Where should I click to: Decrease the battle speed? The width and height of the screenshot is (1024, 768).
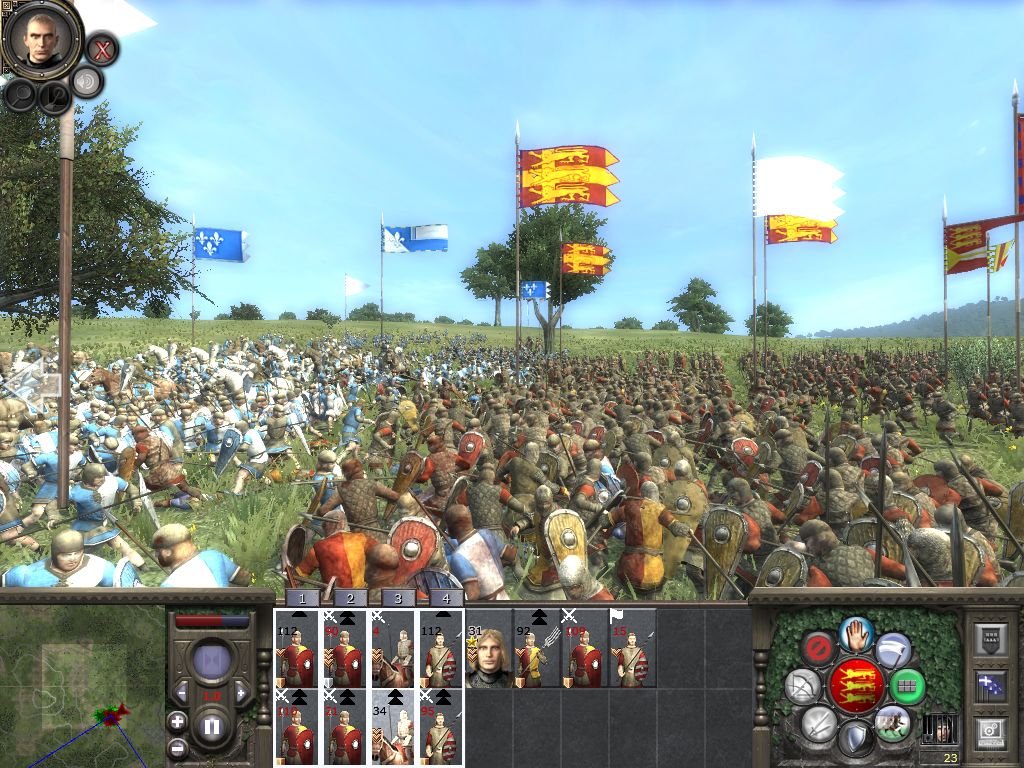click(182, 694)
